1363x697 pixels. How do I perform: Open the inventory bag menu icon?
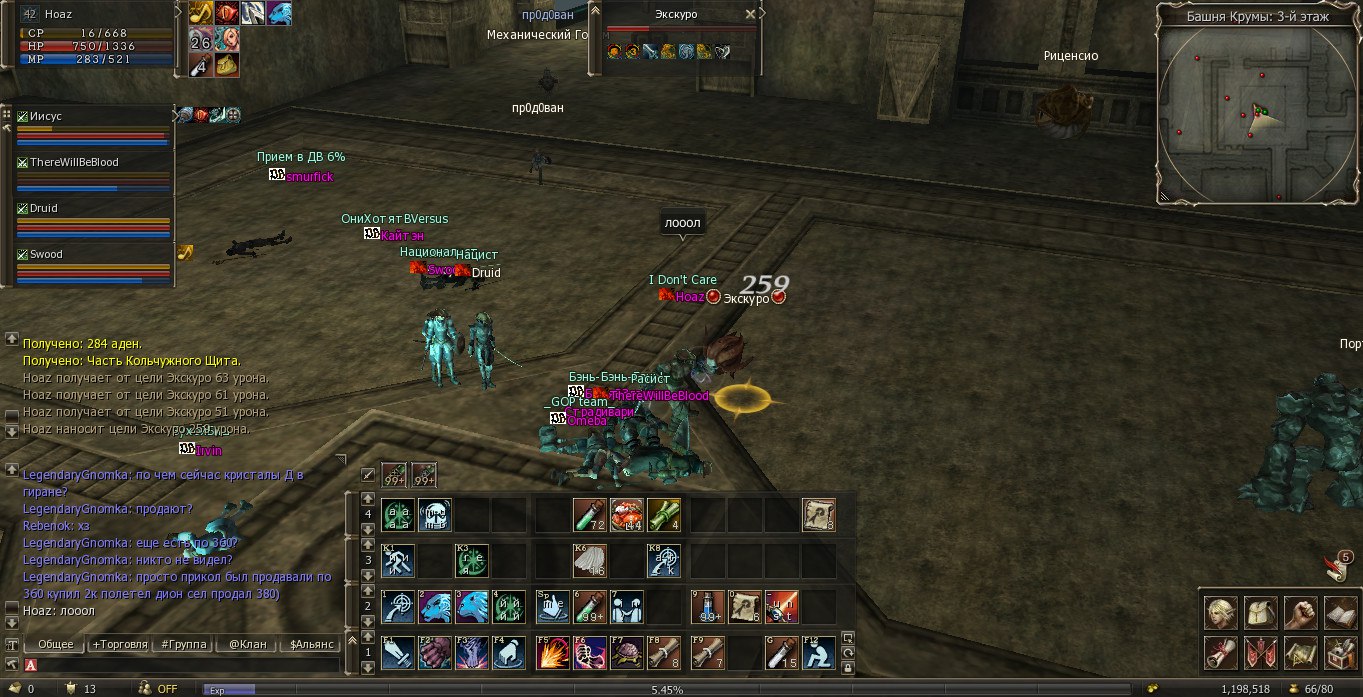coord(1260,612)
